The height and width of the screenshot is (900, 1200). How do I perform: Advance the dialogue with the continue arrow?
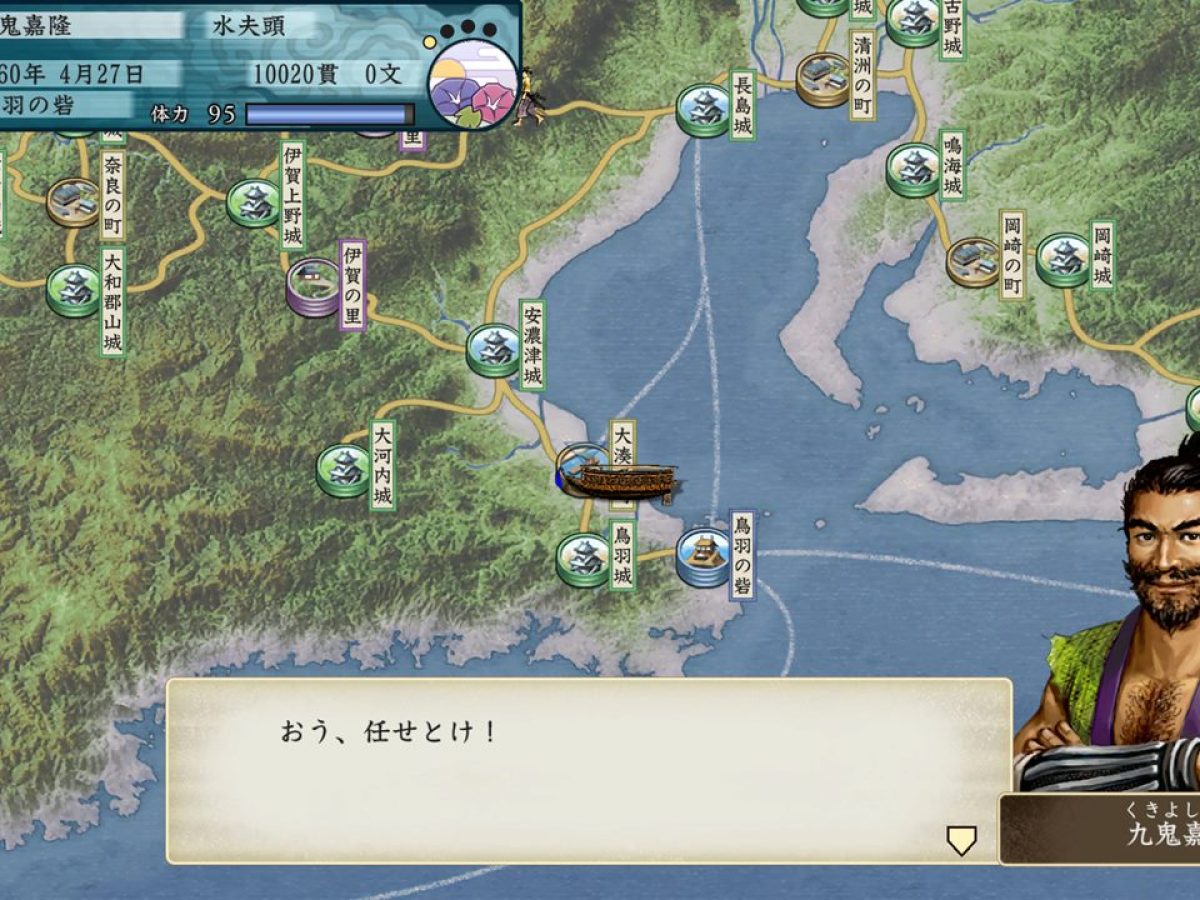961,841
